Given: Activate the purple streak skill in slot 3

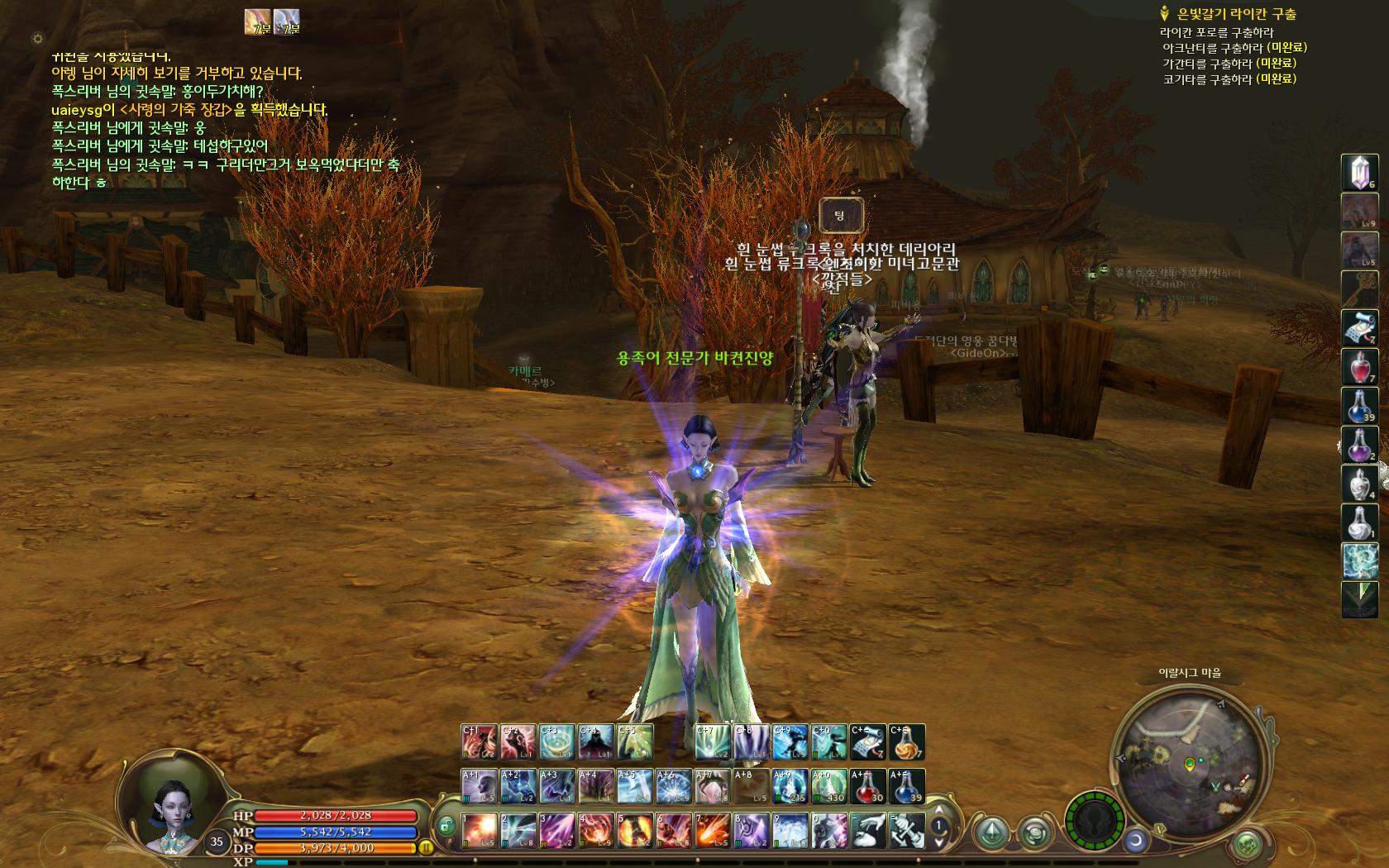Looking at the screenshot, I should 556,830.
